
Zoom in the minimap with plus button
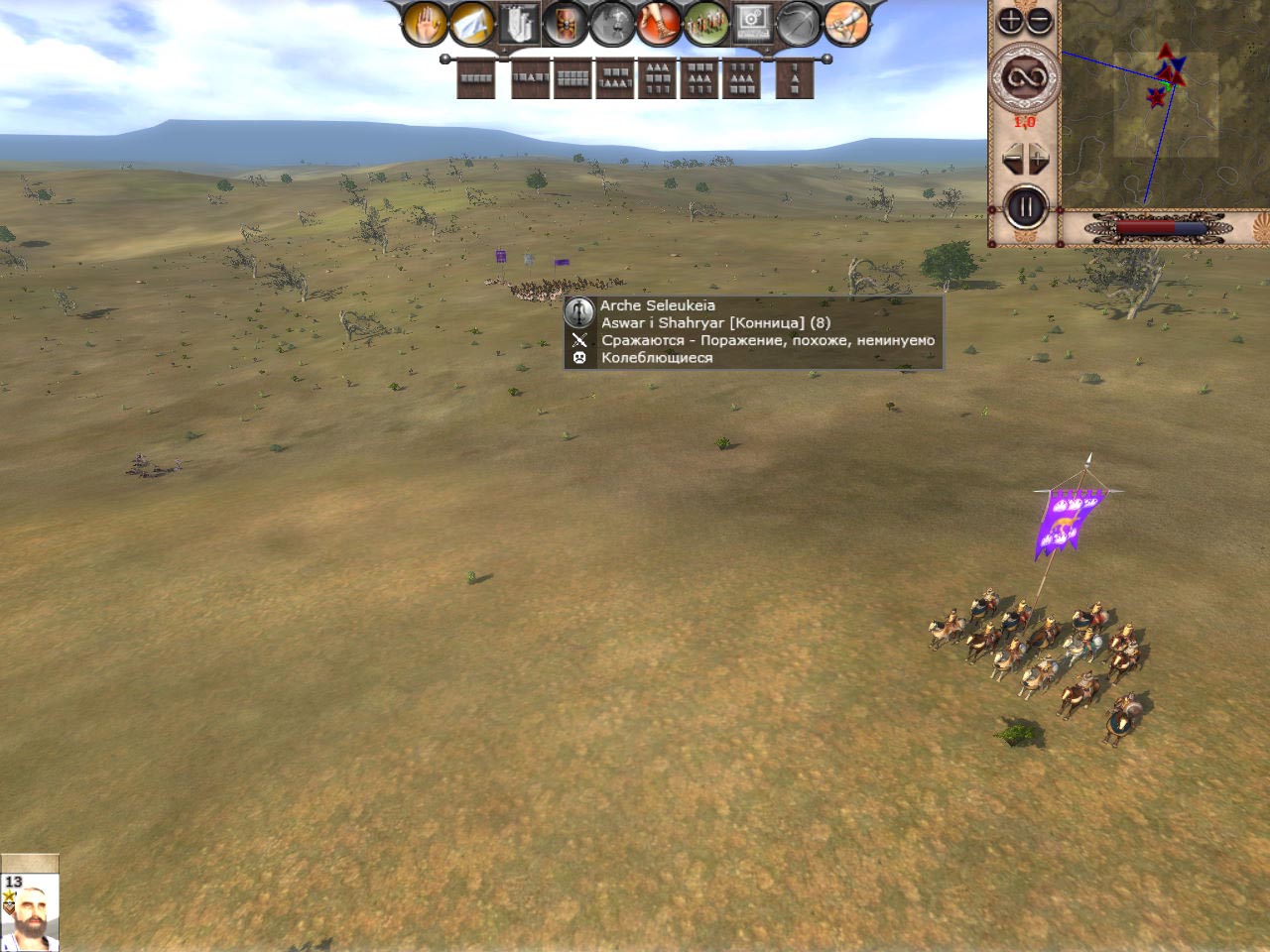1009,20
